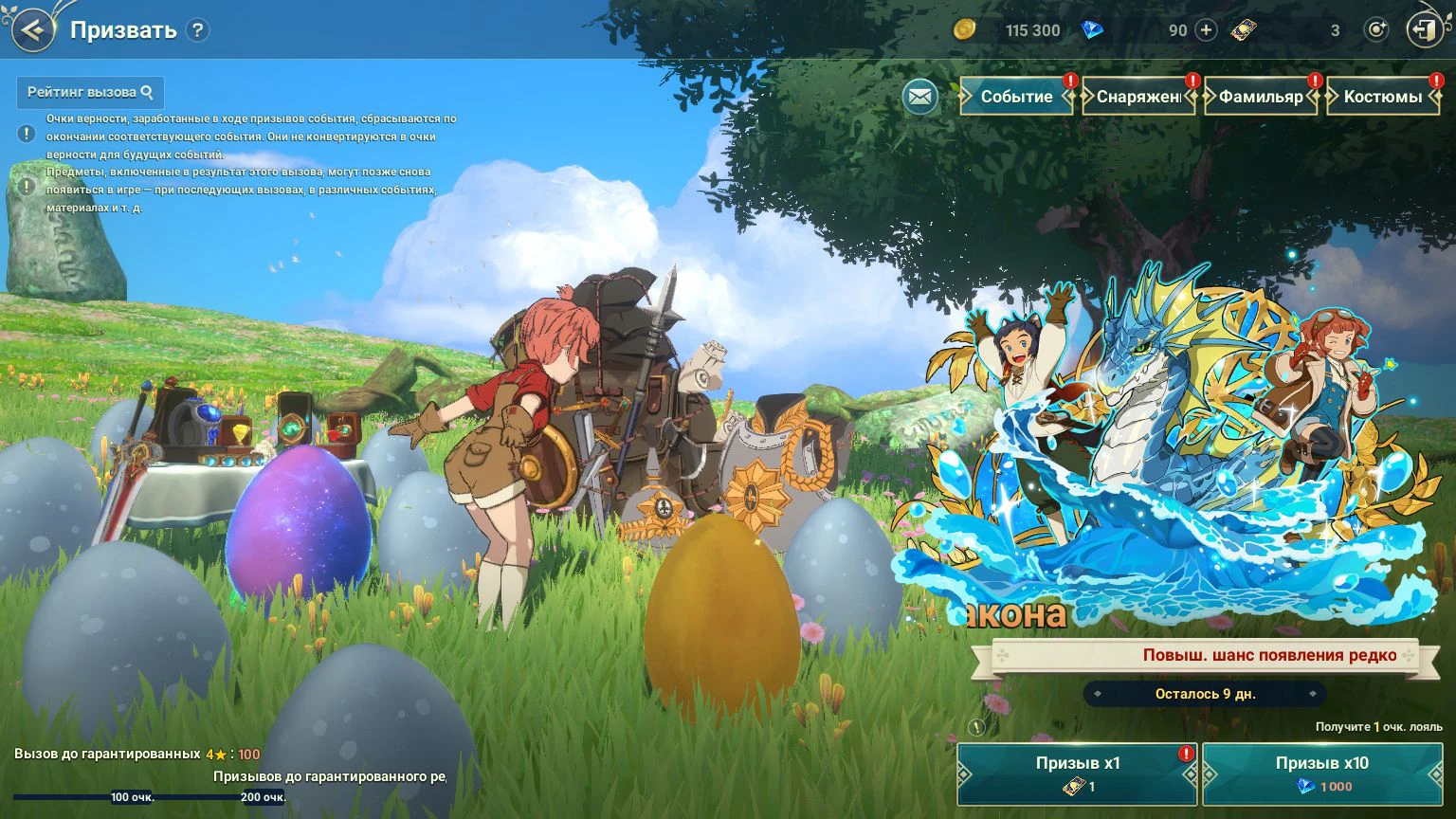Switch to the Костюмы tab
The height and width of the screenshot is (819, 1456).
[1383, 97]
